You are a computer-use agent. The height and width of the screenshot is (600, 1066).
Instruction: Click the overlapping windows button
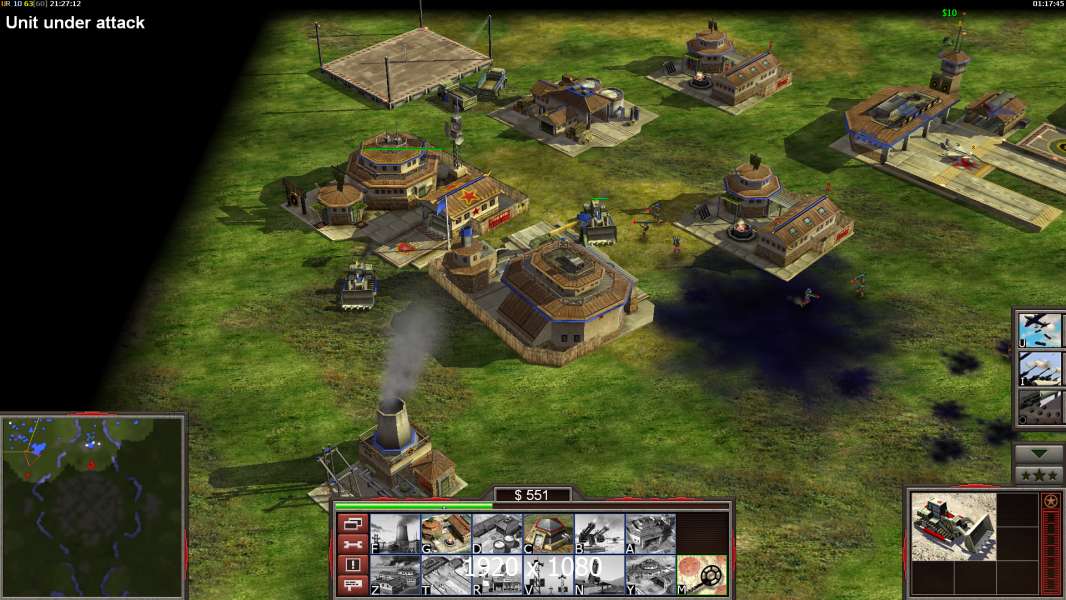point(351,523)
